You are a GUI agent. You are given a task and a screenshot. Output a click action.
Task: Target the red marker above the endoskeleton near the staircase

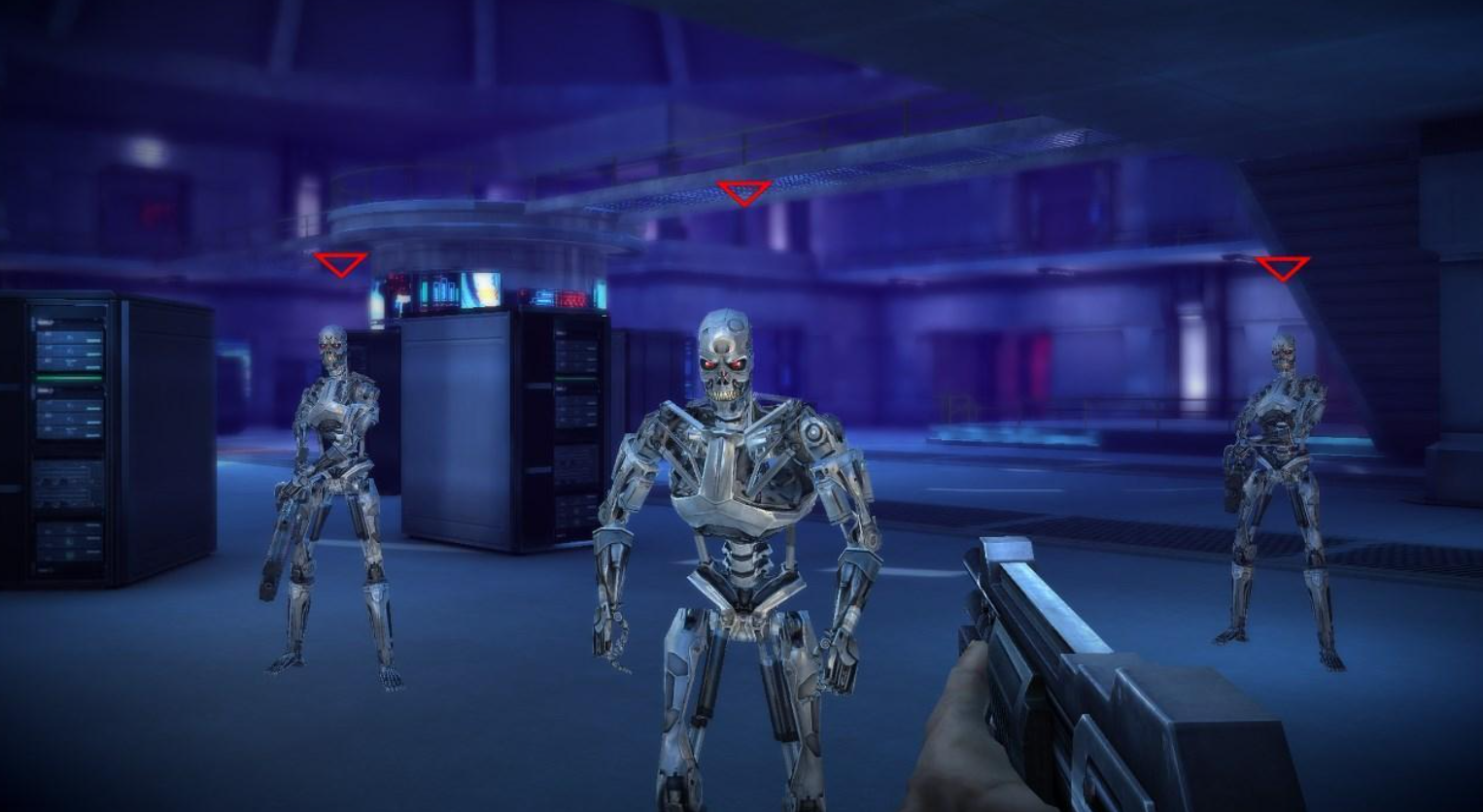[1283, 267]
